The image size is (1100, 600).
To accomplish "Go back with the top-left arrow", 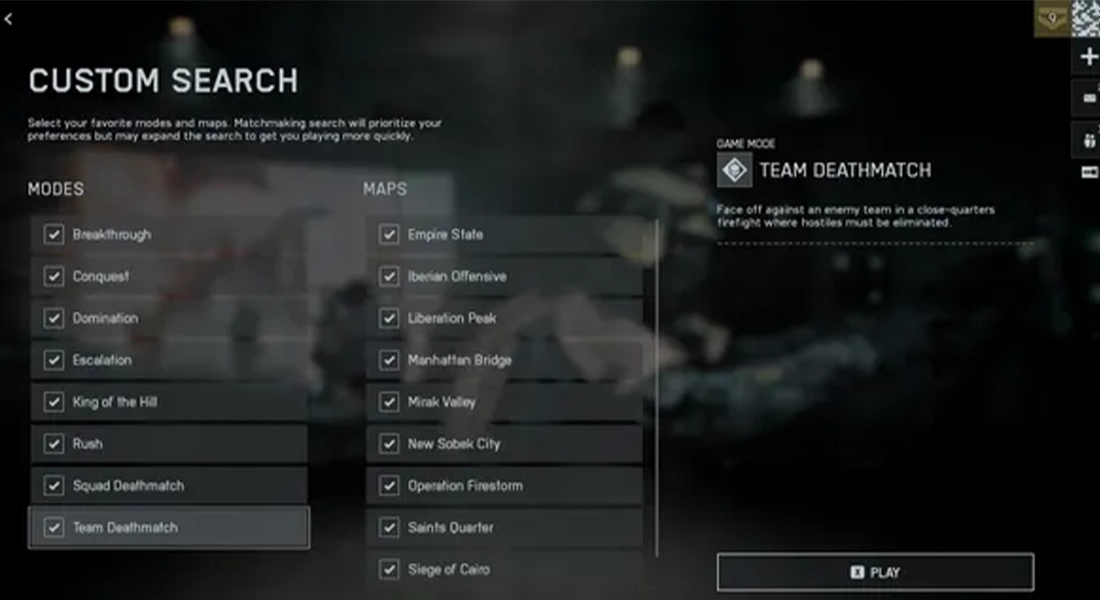I will [8, 19].
